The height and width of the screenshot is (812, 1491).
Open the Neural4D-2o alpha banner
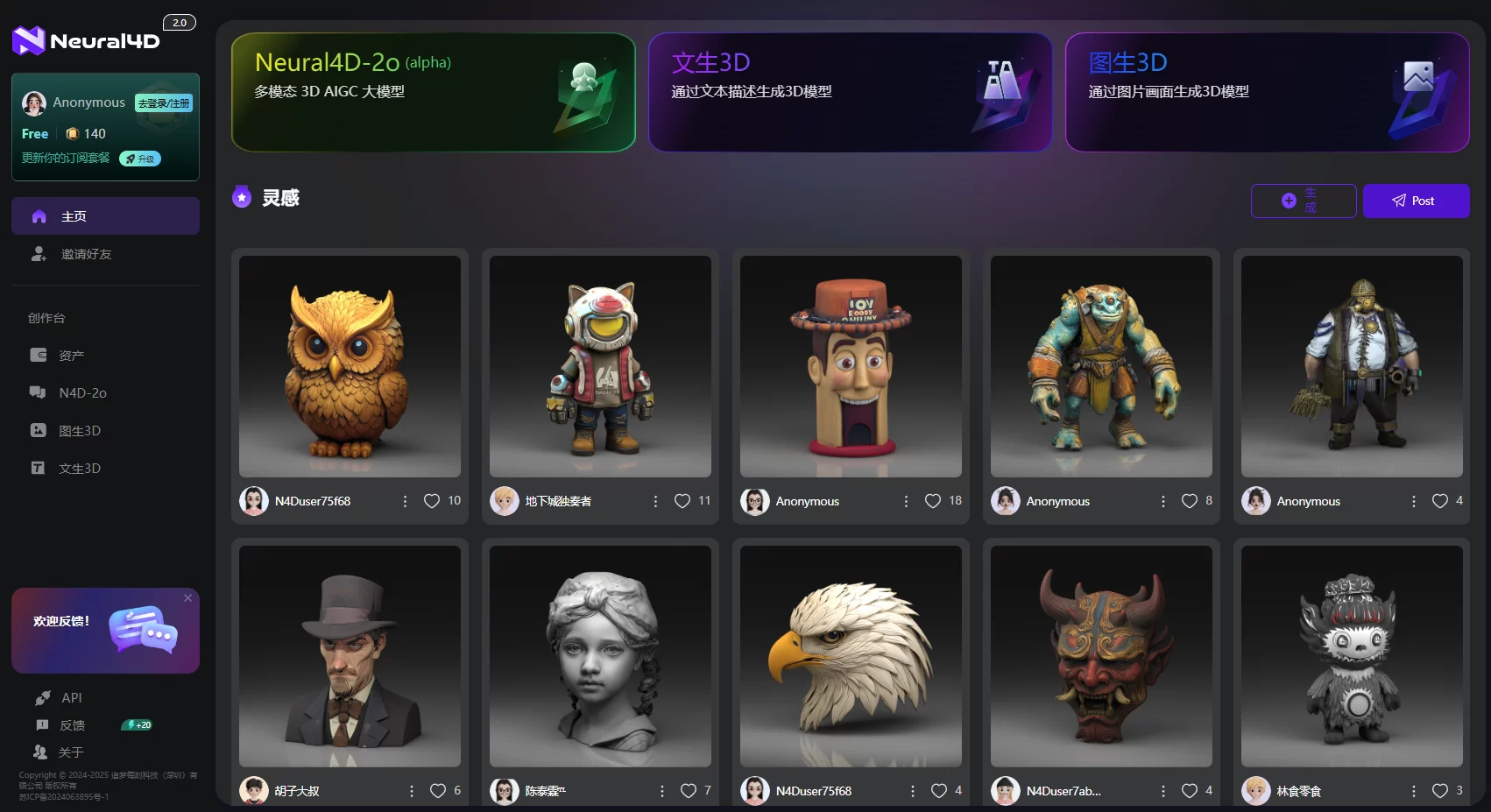pyautogui.click(x=433, y=92)
